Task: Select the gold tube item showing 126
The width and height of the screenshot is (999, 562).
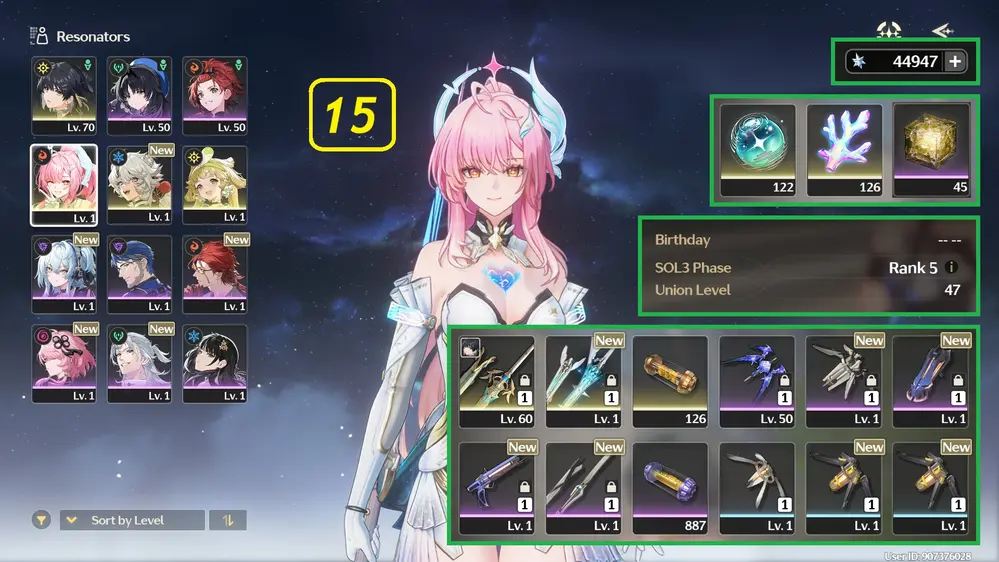Action: coord(670,380)
